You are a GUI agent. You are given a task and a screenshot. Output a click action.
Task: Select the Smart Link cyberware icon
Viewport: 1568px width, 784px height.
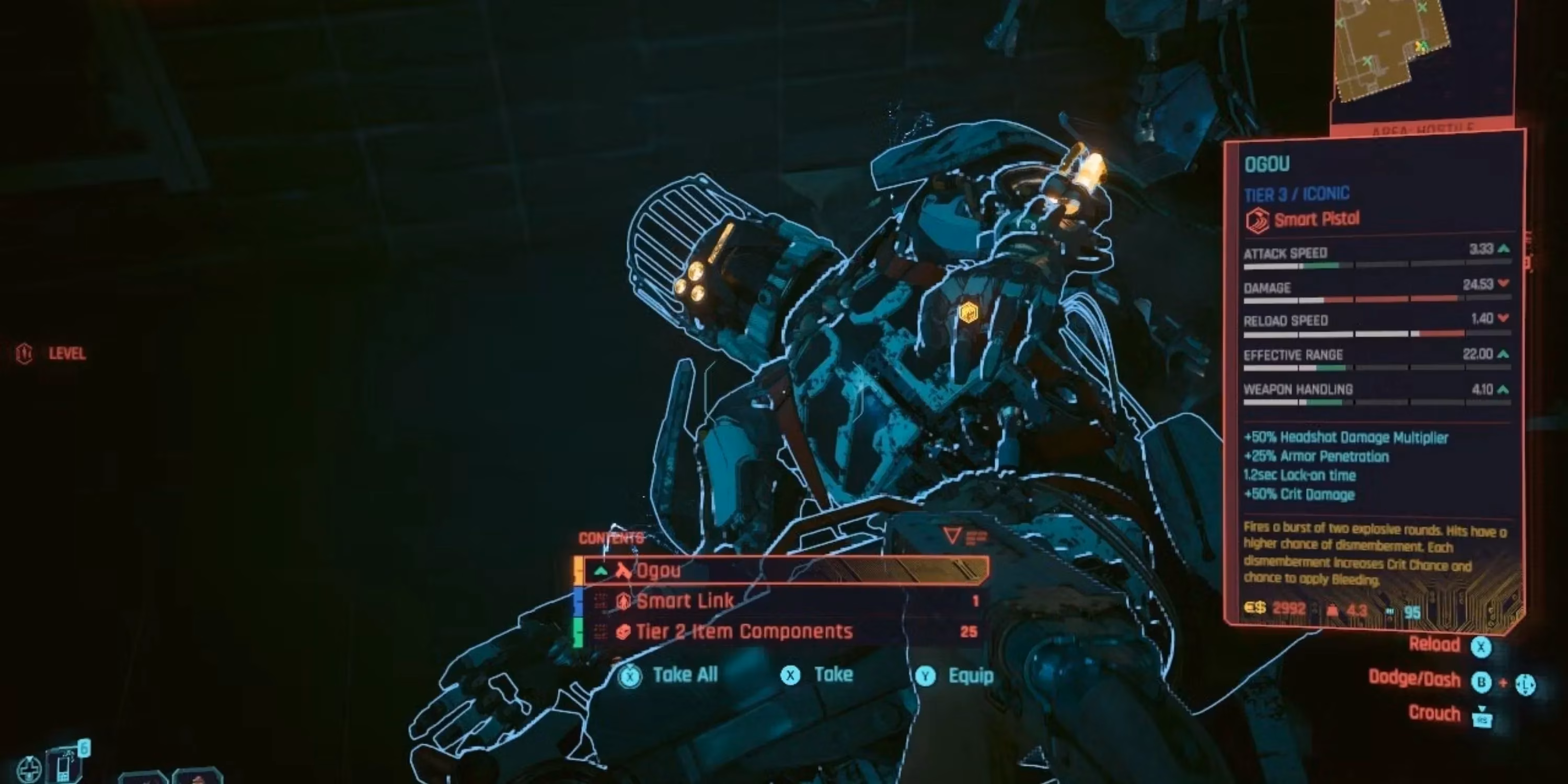[x=625, y=601]
